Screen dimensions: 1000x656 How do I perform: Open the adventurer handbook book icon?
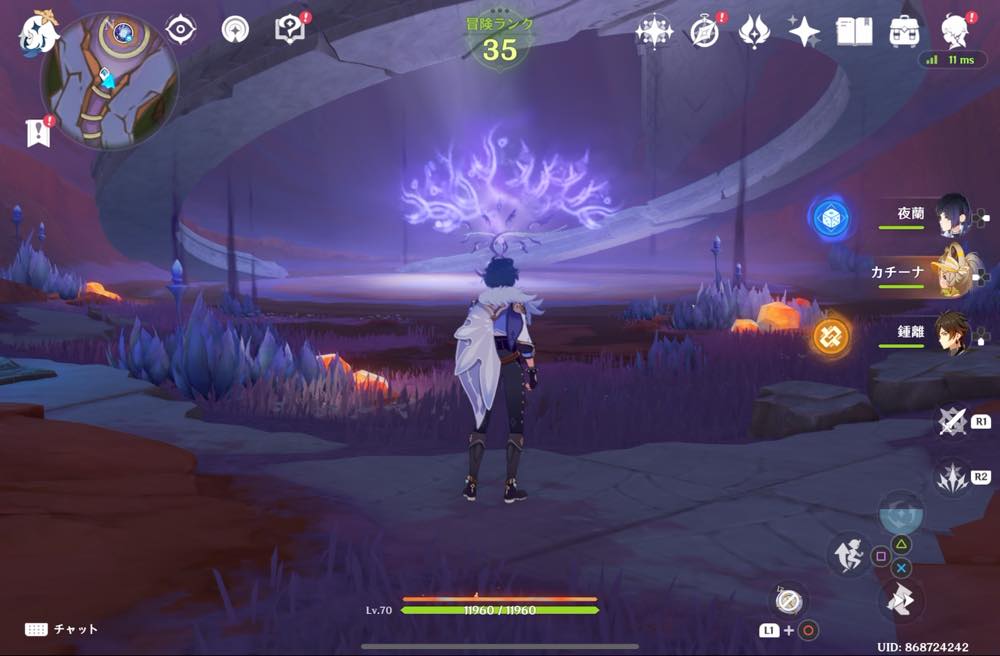[855, 32]
